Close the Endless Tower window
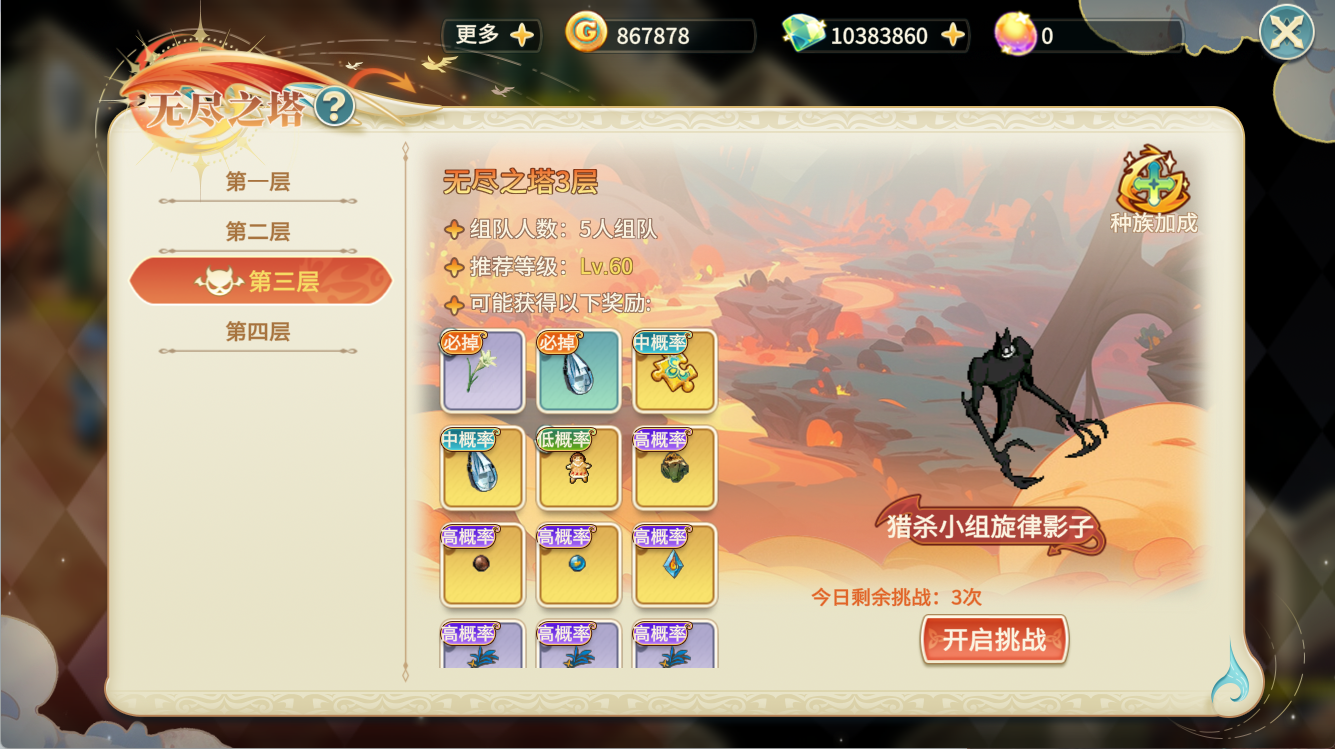Screen dimensions: 1335x749 coord(1286,33)
